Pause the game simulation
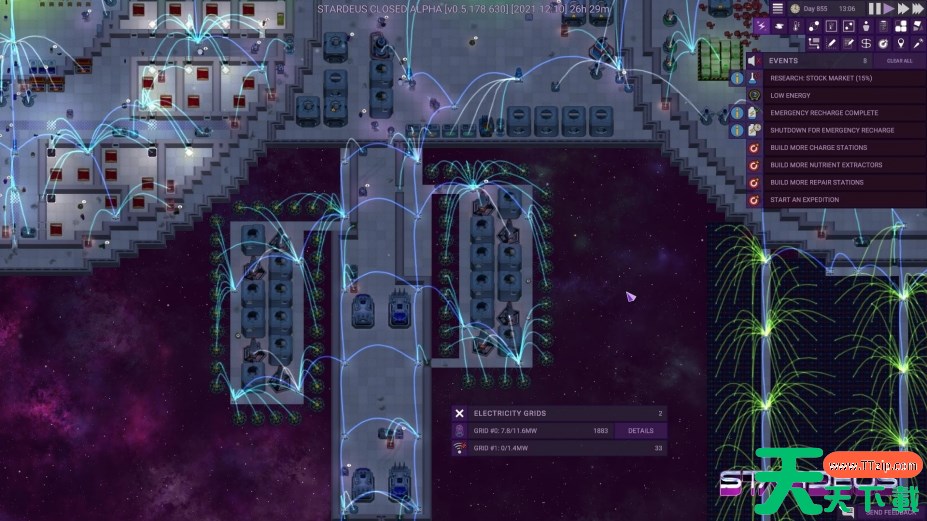Screen dimensions: 927x521 click(x=874, y=8)
